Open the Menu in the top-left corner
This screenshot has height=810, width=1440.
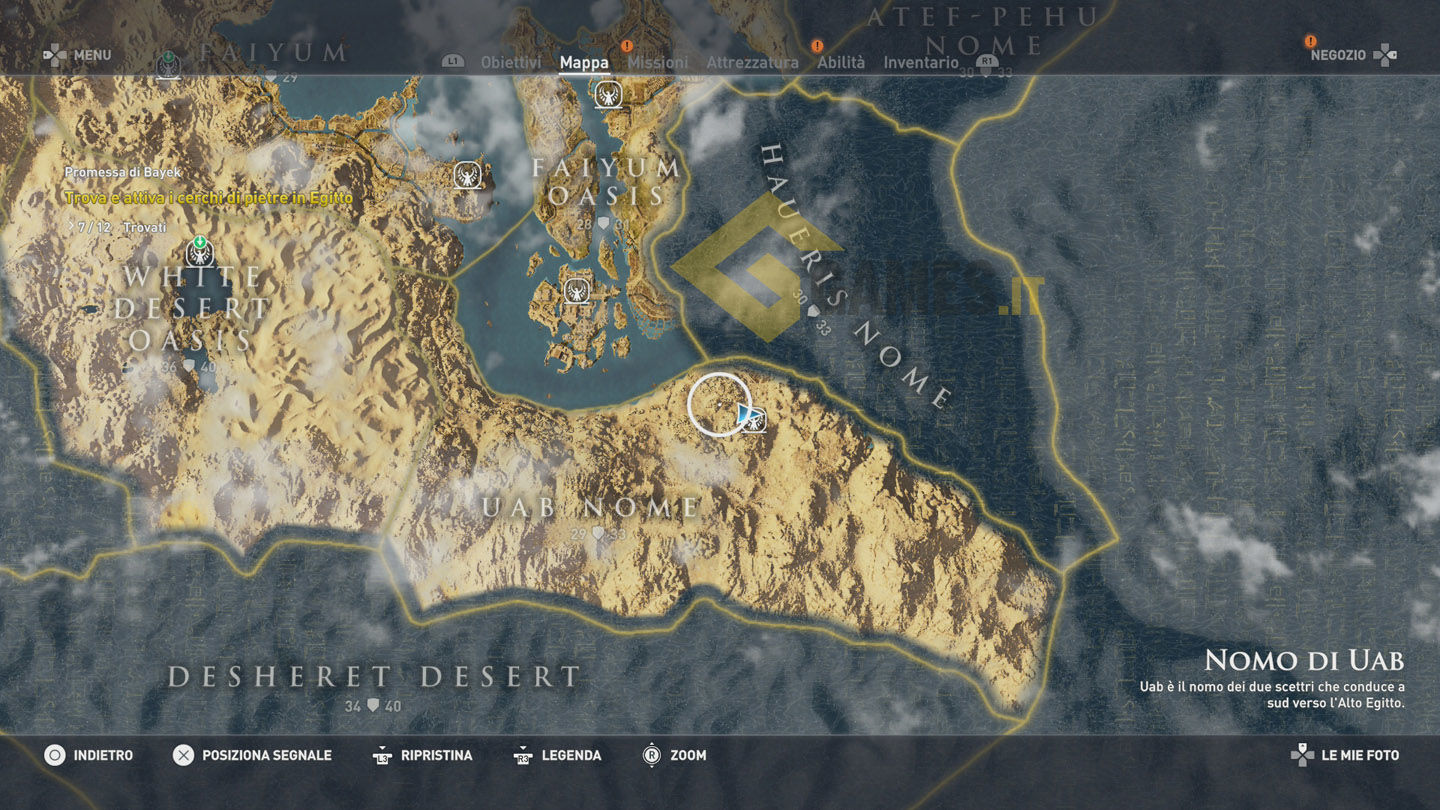click(x=78, y=55)
